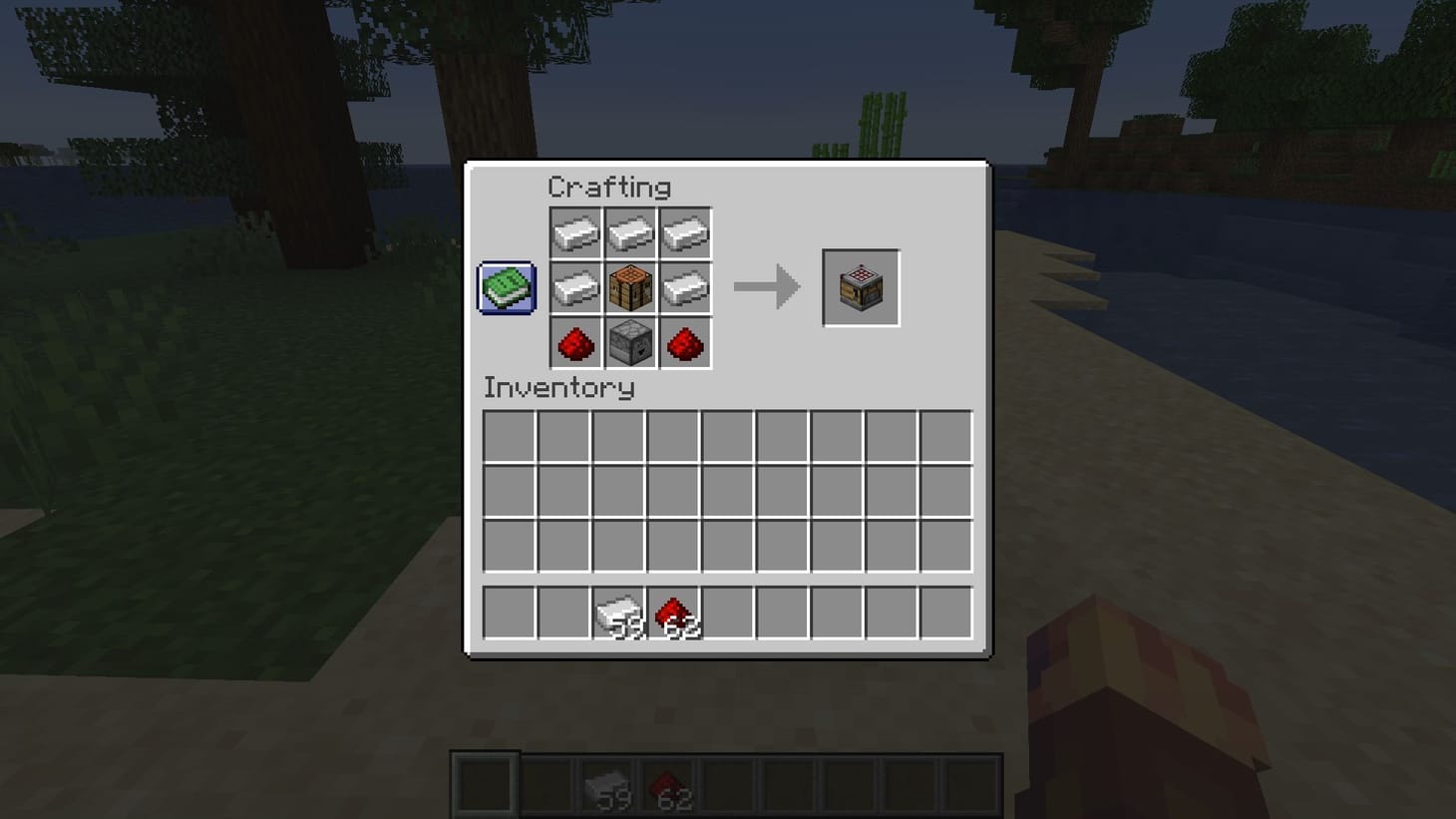Viewport: 1456px width, 819px height.
Task: Grab the iron ingot in the middle-left grid slot
Action: (x=574, y=288)
